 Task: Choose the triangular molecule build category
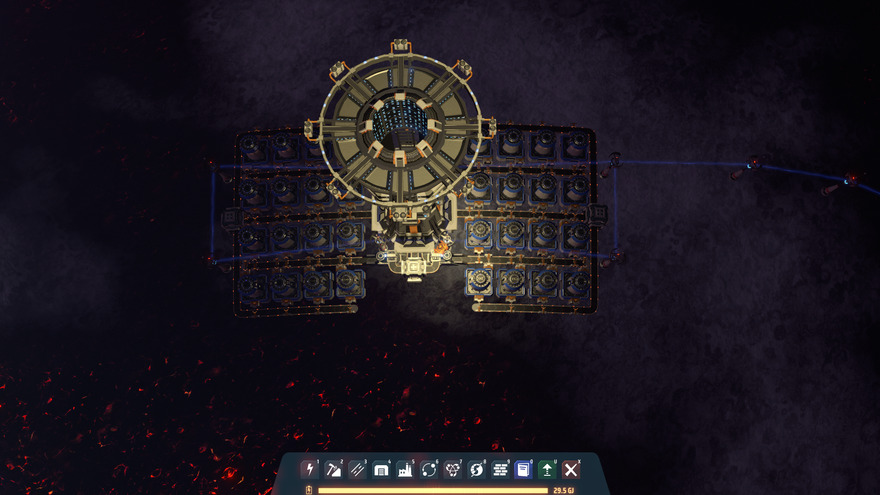(x=453, y=469)
